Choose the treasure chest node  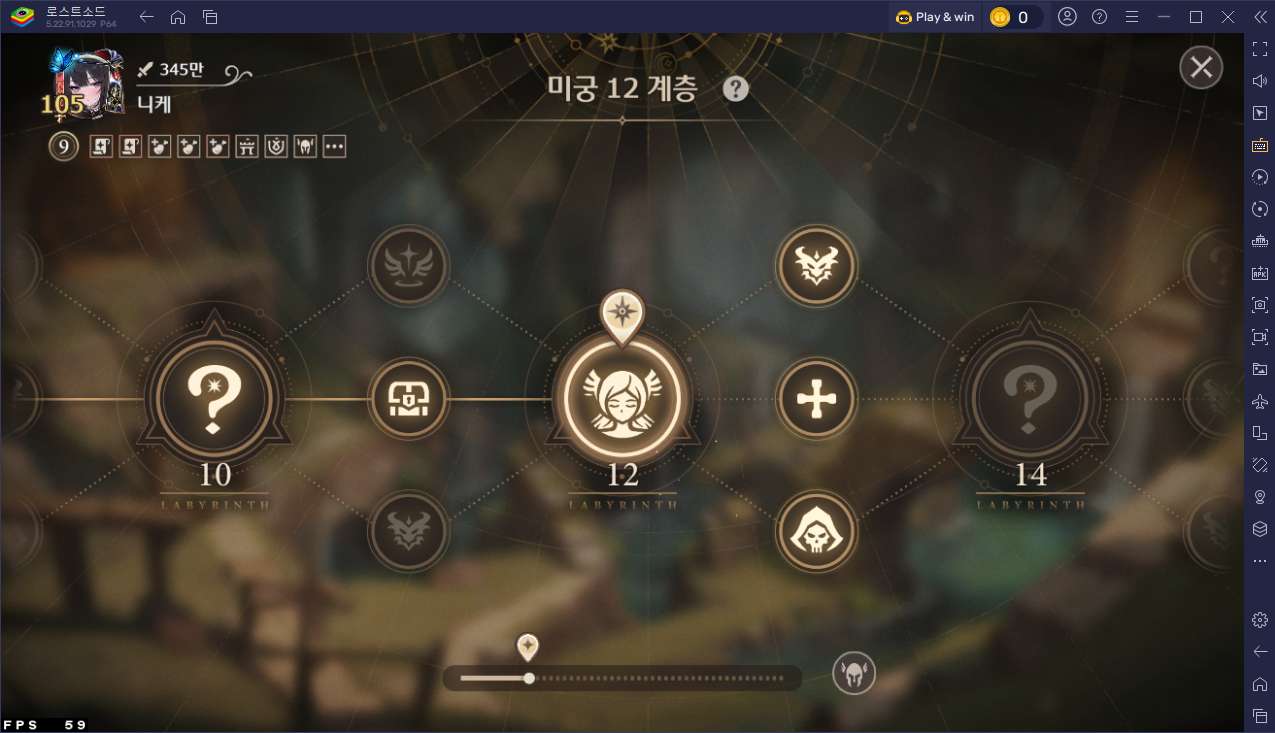(409, 398)
